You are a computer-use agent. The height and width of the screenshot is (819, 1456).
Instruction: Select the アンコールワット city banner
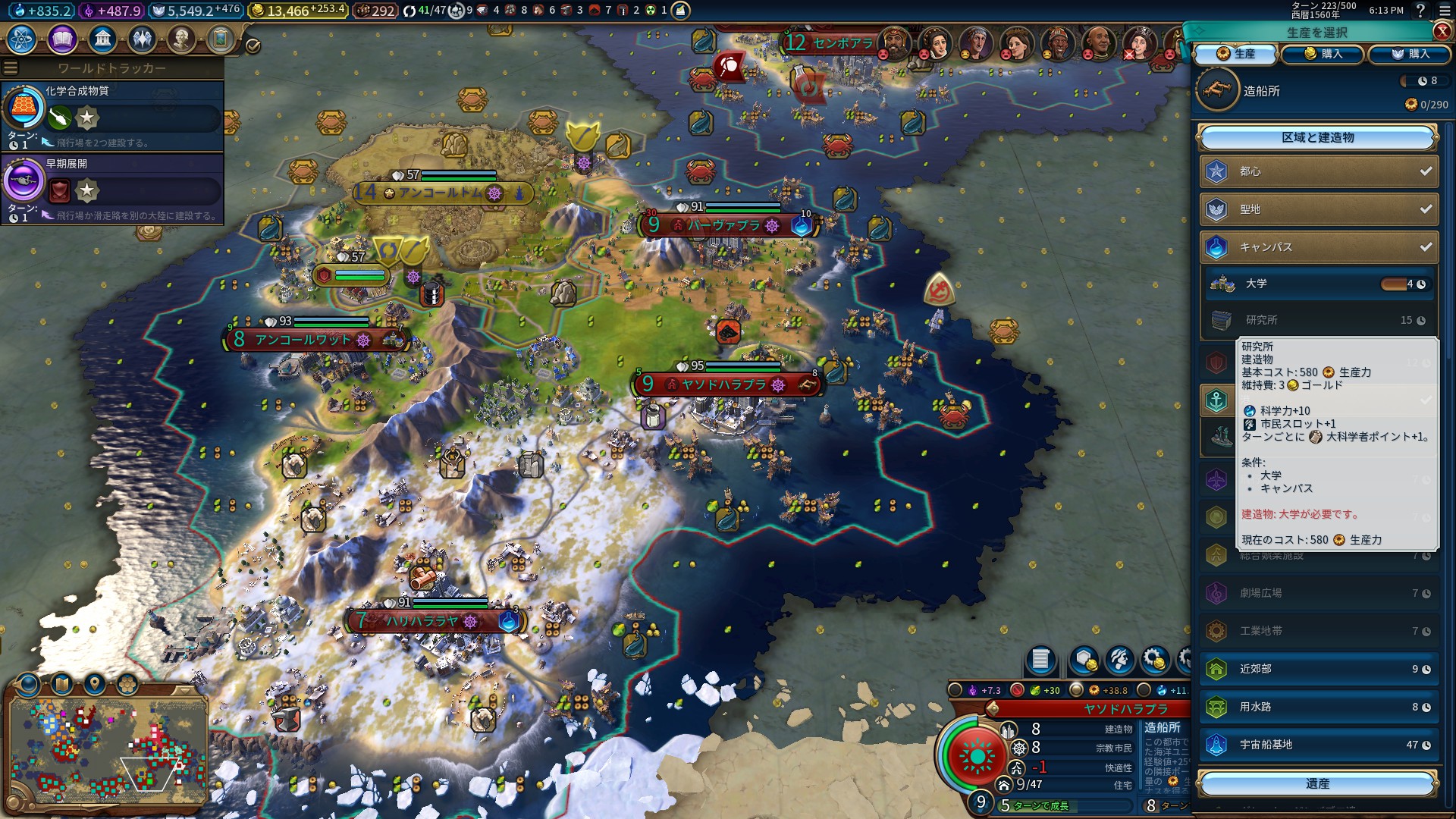tap(303, 340)
